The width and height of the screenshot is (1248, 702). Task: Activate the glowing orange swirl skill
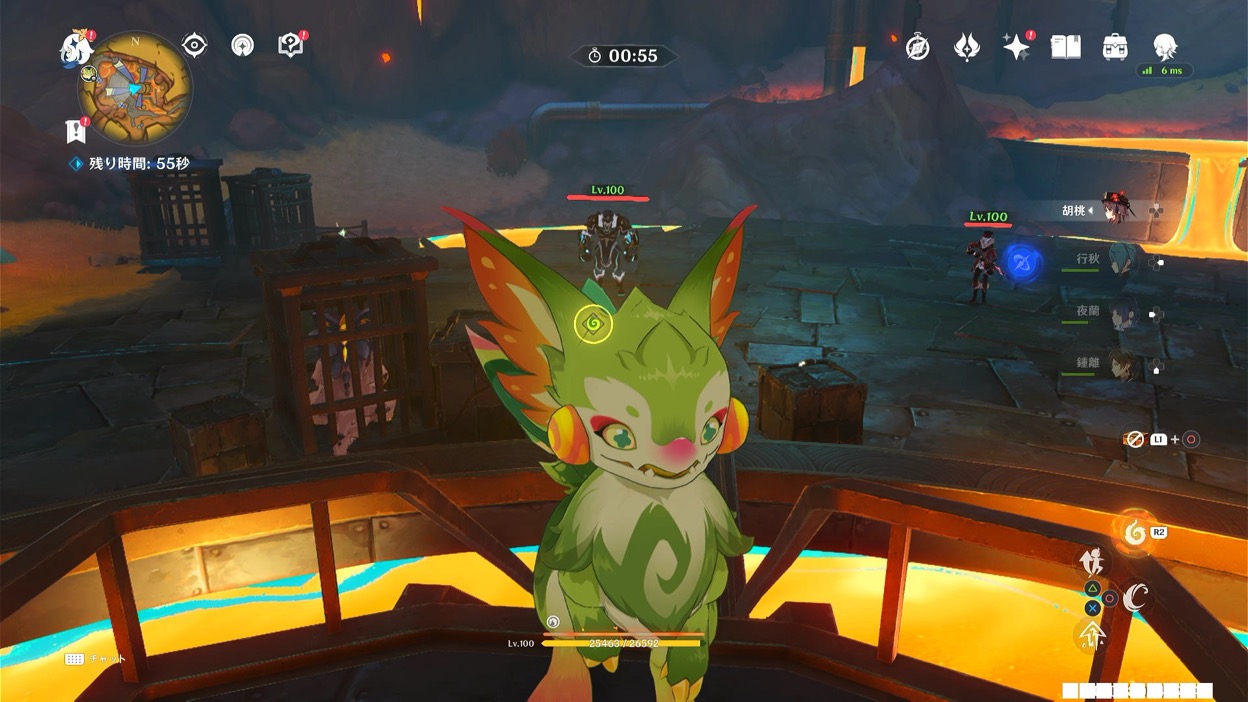click(x=1134, y=533)
